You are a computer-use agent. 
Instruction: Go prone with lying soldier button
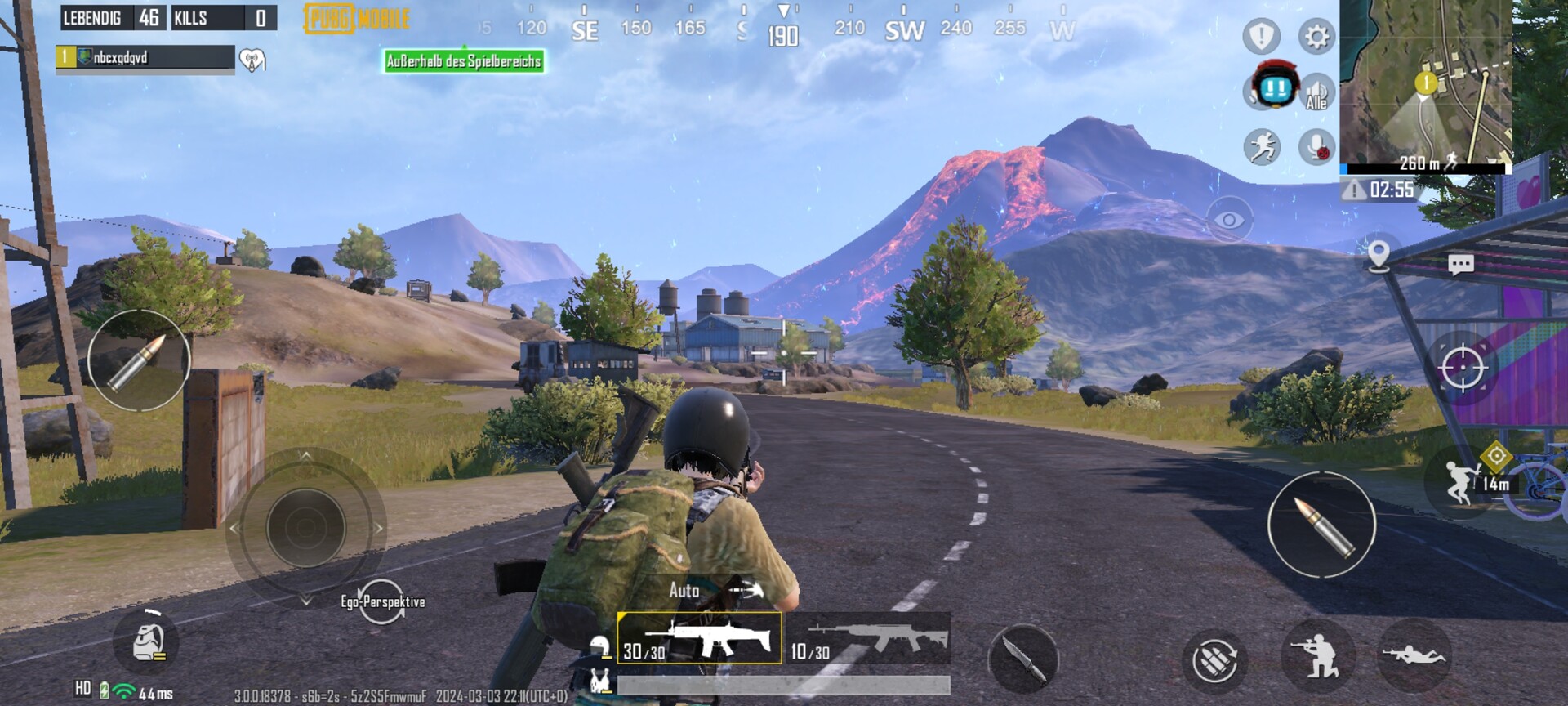point(1414,655)
